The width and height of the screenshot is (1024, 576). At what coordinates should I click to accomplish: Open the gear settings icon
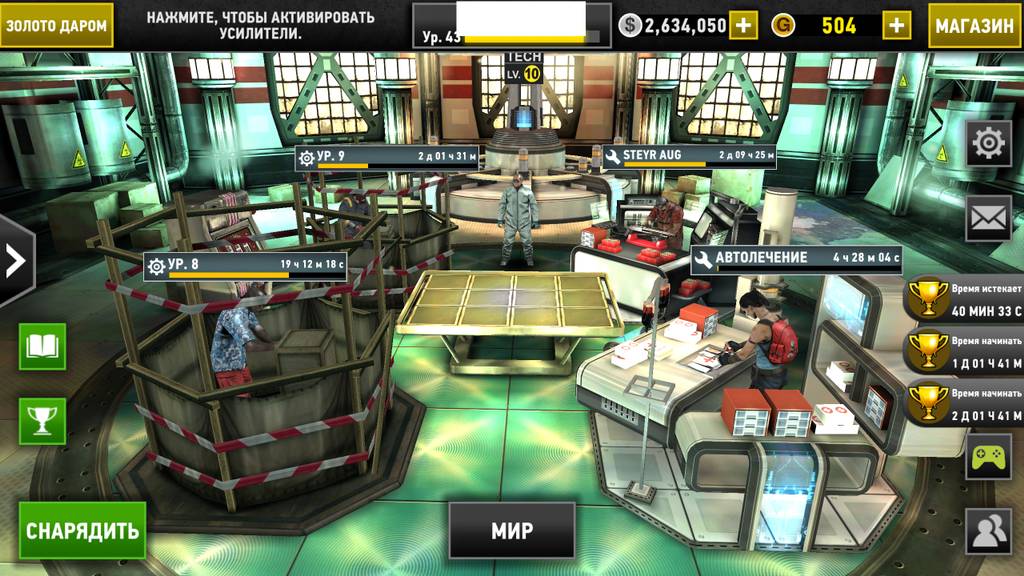[988, 145]
